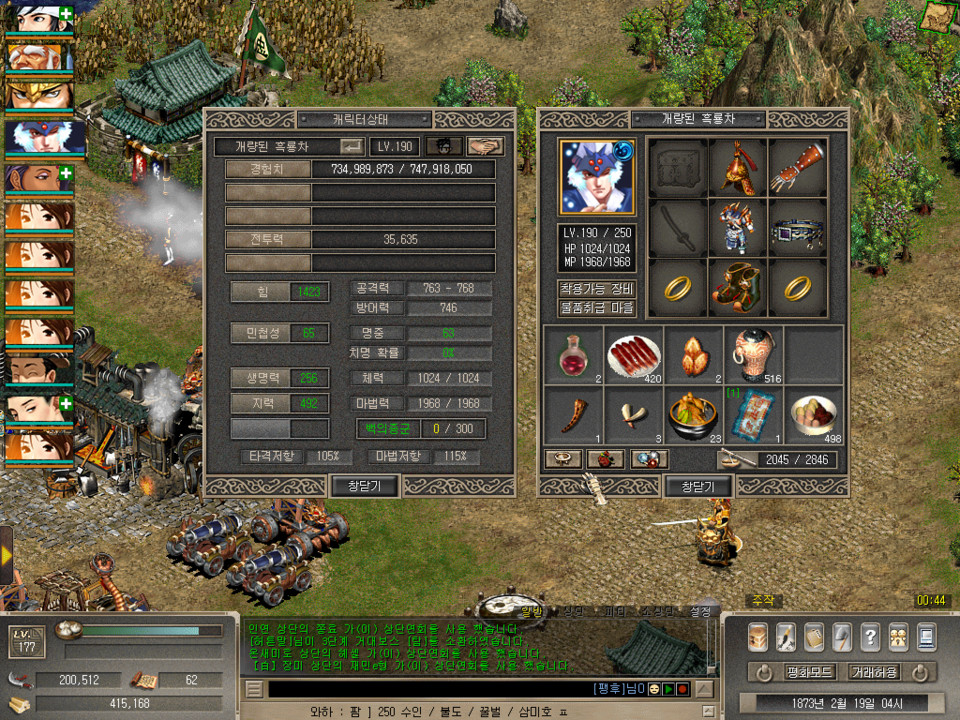960x720 pixels.
Task: Click the handshake icon in character status
Action: [x=485, y=146]
